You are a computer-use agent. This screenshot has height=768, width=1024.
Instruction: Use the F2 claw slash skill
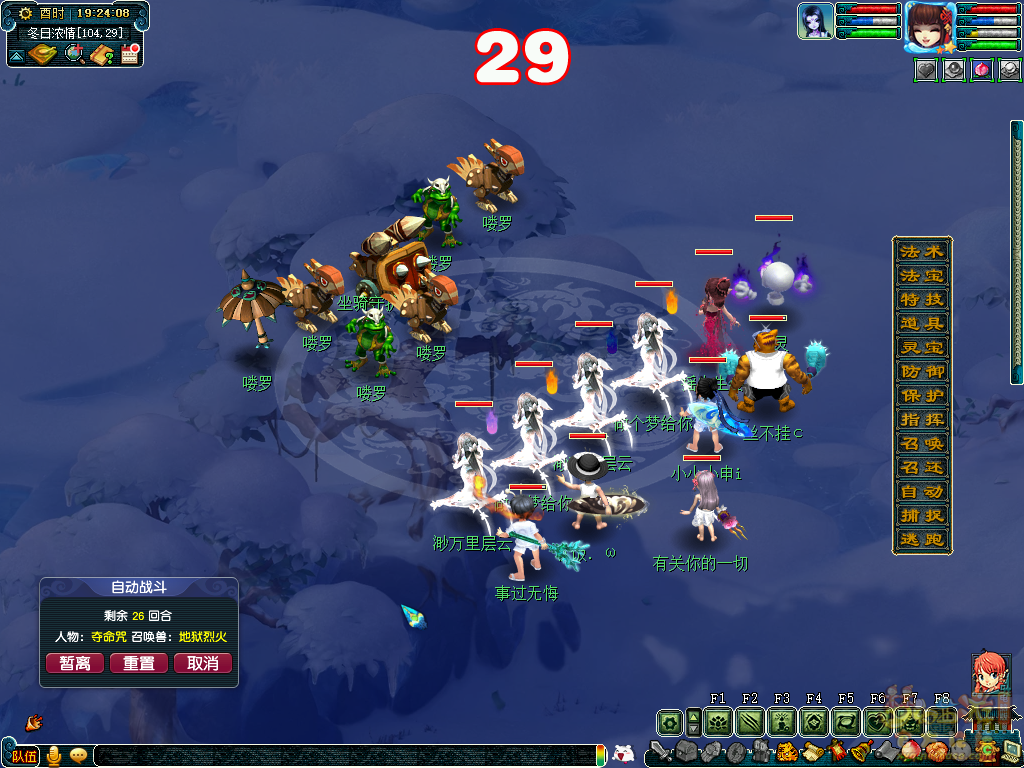point(750,722)
